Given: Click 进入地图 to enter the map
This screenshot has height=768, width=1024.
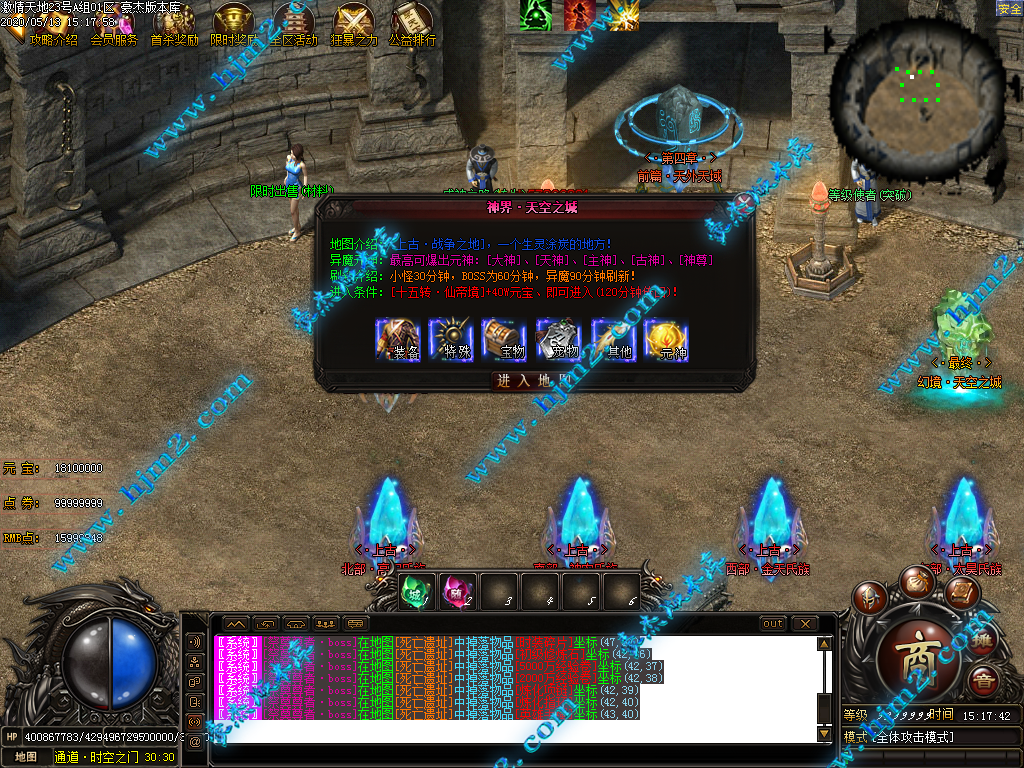Looking at the screenshot, I should coord(534,381).
